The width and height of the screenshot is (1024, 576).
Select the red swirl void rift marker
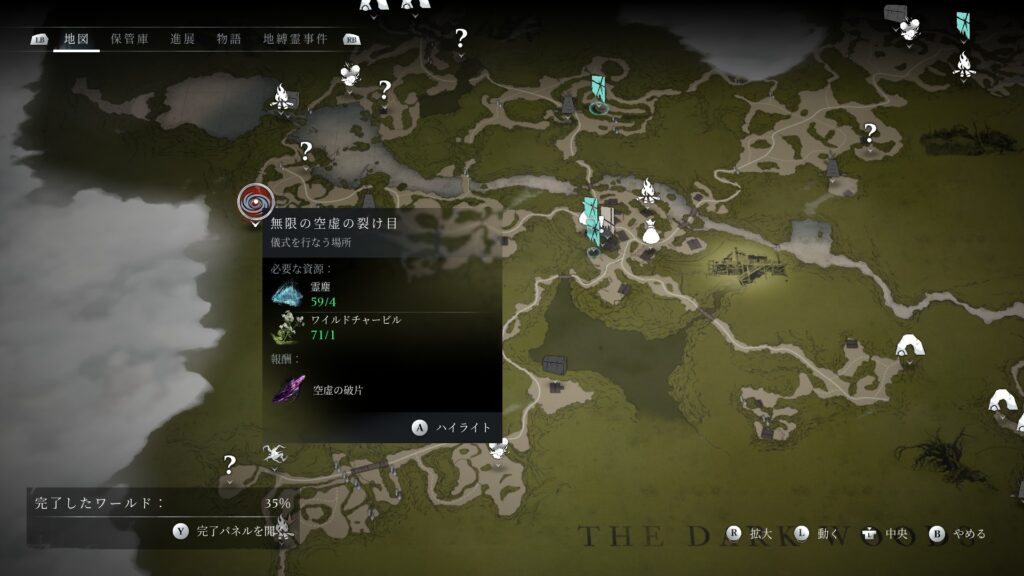tap(256, 202)
